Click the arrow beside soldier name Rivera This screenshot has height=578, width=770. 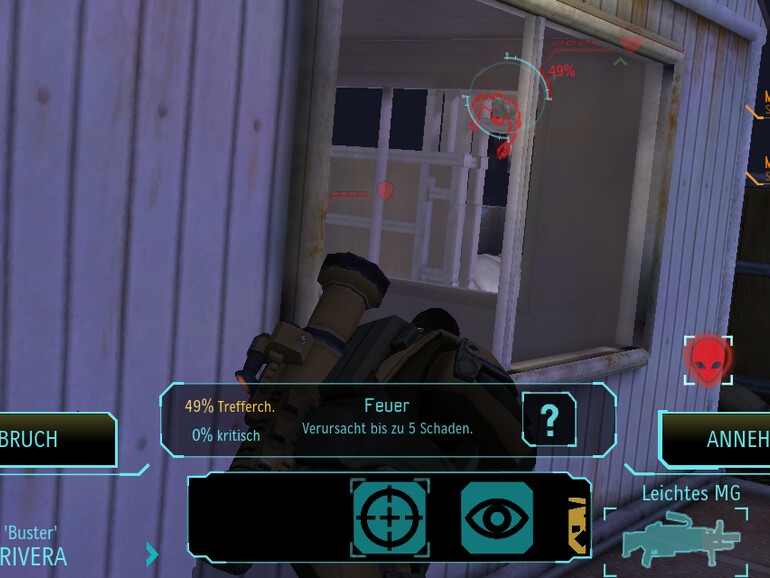pyautogui.click(x=152, y=553)
